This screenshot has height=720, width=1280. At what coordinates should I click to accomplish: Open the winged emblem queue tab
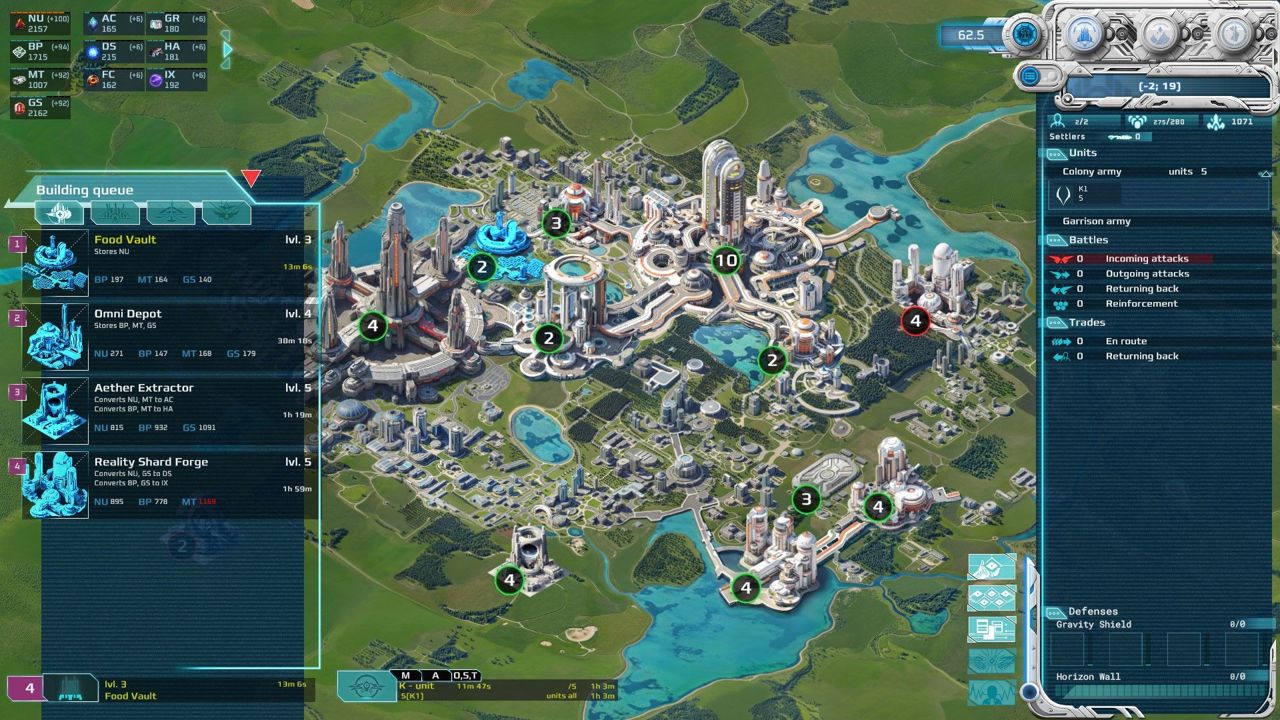(227, 212)
